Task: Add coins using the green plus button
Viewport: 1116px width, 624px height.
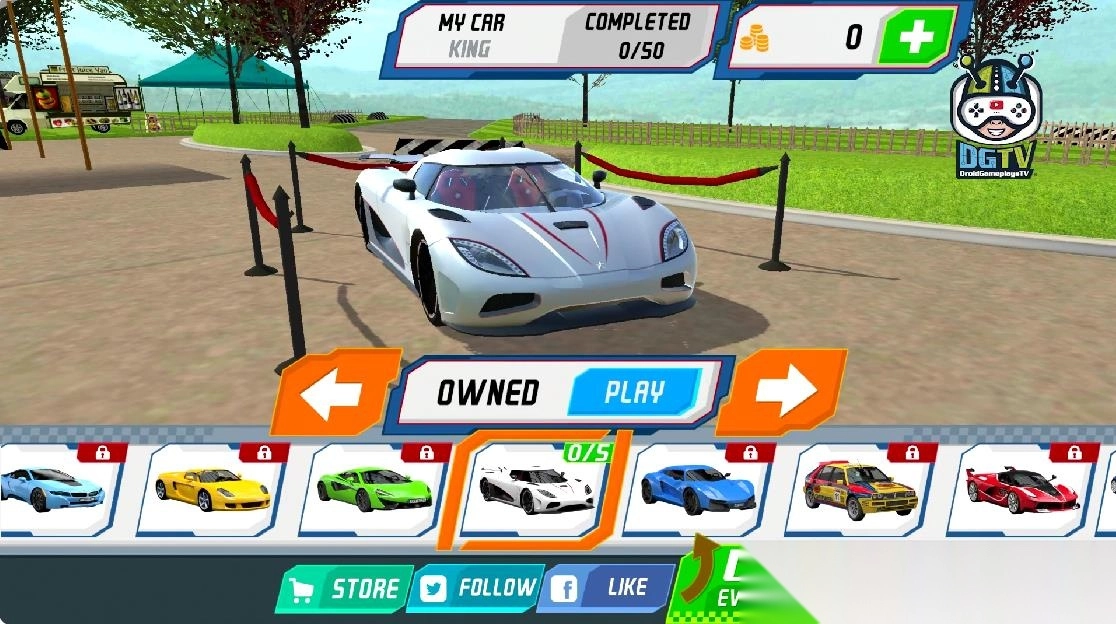Action: tap(914, 38)
